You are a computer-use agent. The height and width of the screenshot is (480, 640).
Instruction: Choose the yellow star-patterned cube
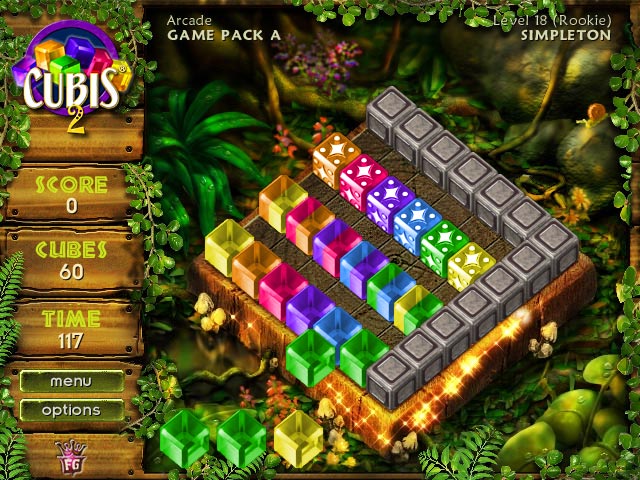(470, 267)
